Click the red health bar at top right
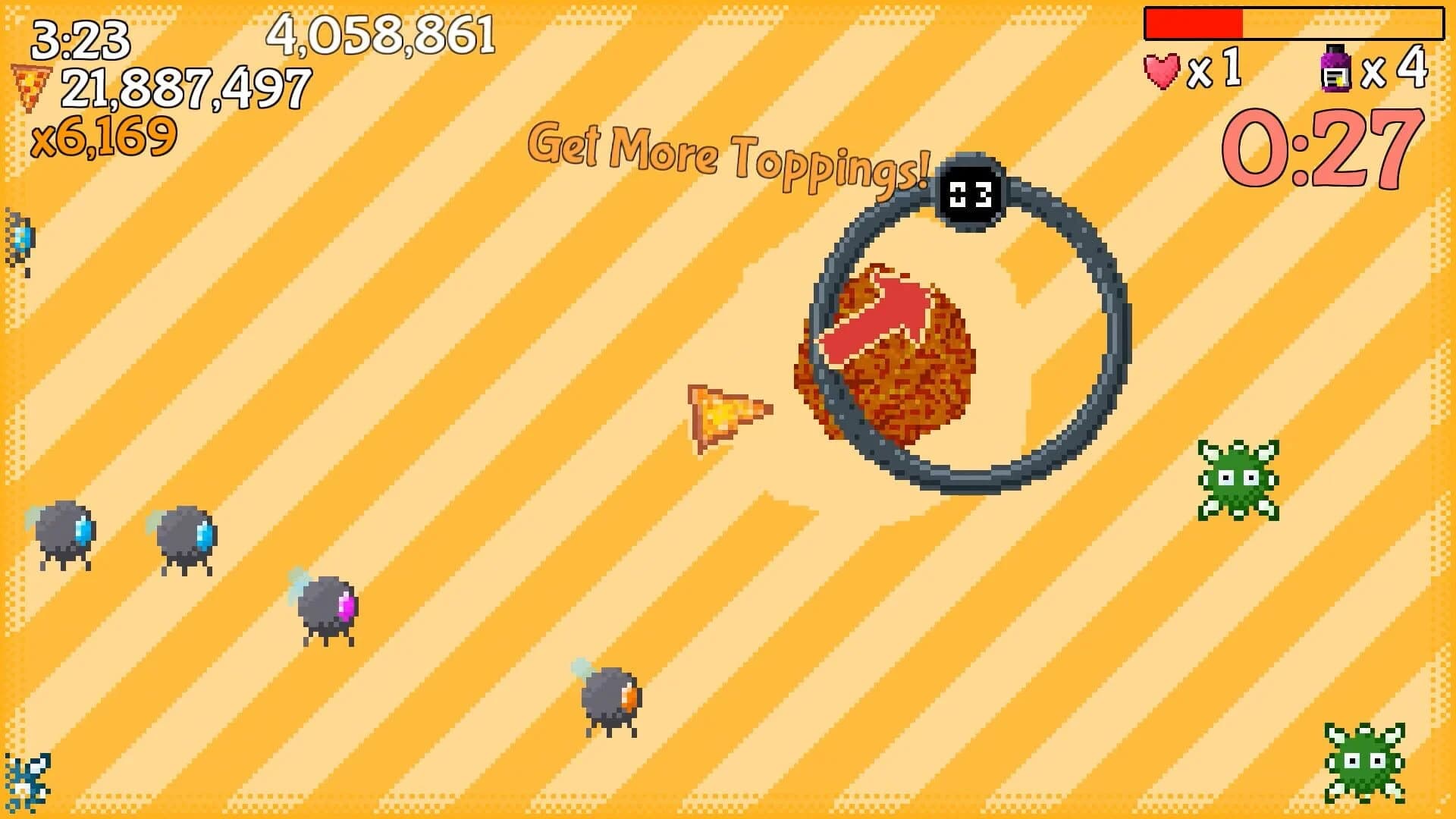 click(1194, 24)
